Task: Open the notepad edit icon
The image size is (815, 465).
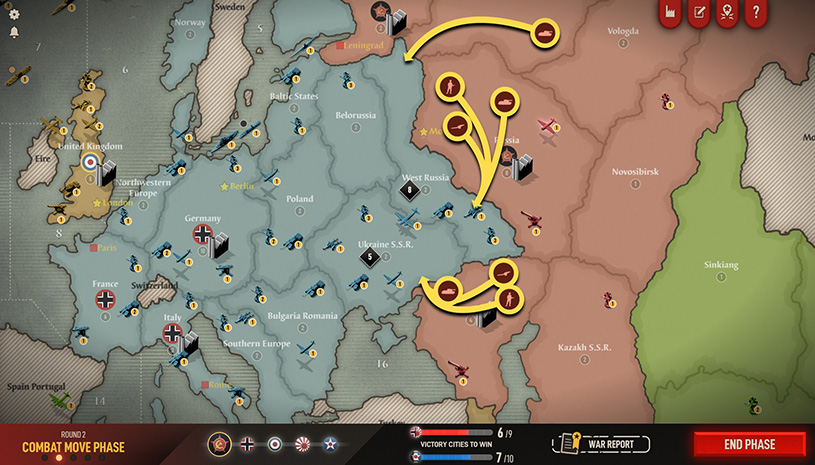Action: [699, 13]
